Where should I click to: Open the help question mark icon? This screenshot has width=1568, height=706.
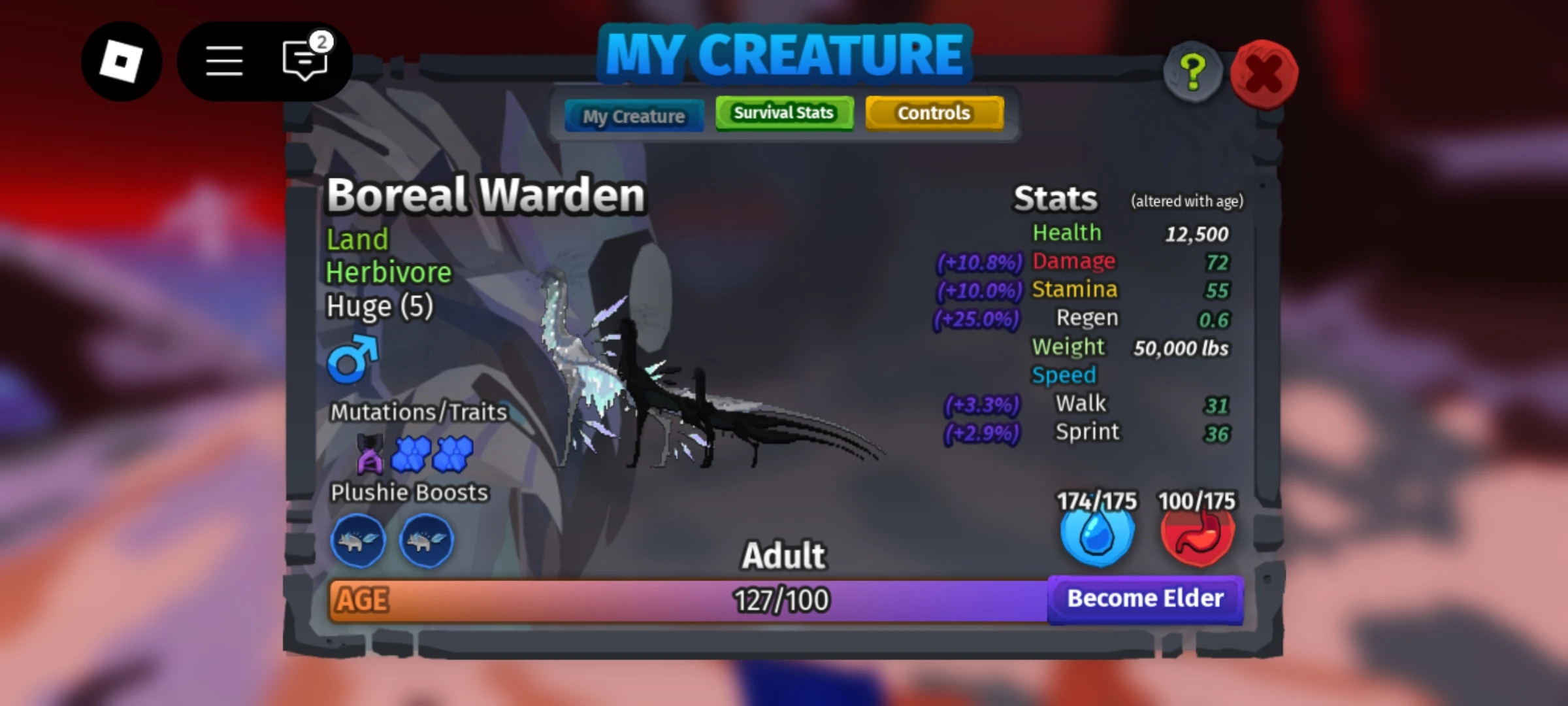[x=1192, y=72]
